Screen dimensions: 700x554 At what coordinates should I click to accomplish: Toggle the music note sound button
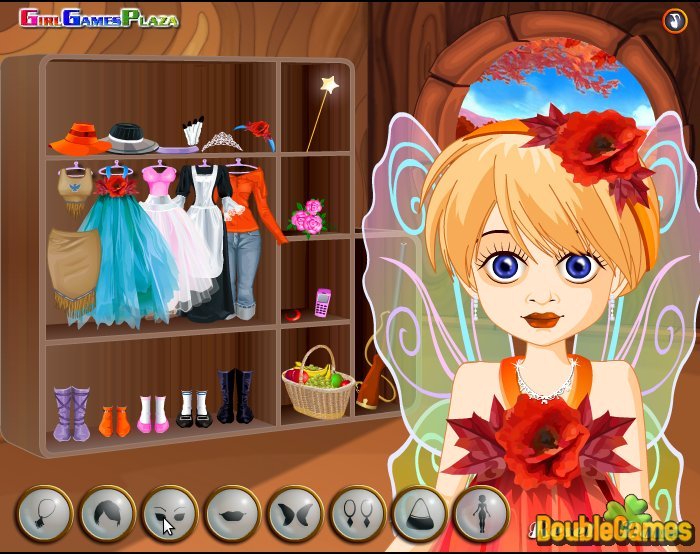[673, 20]
